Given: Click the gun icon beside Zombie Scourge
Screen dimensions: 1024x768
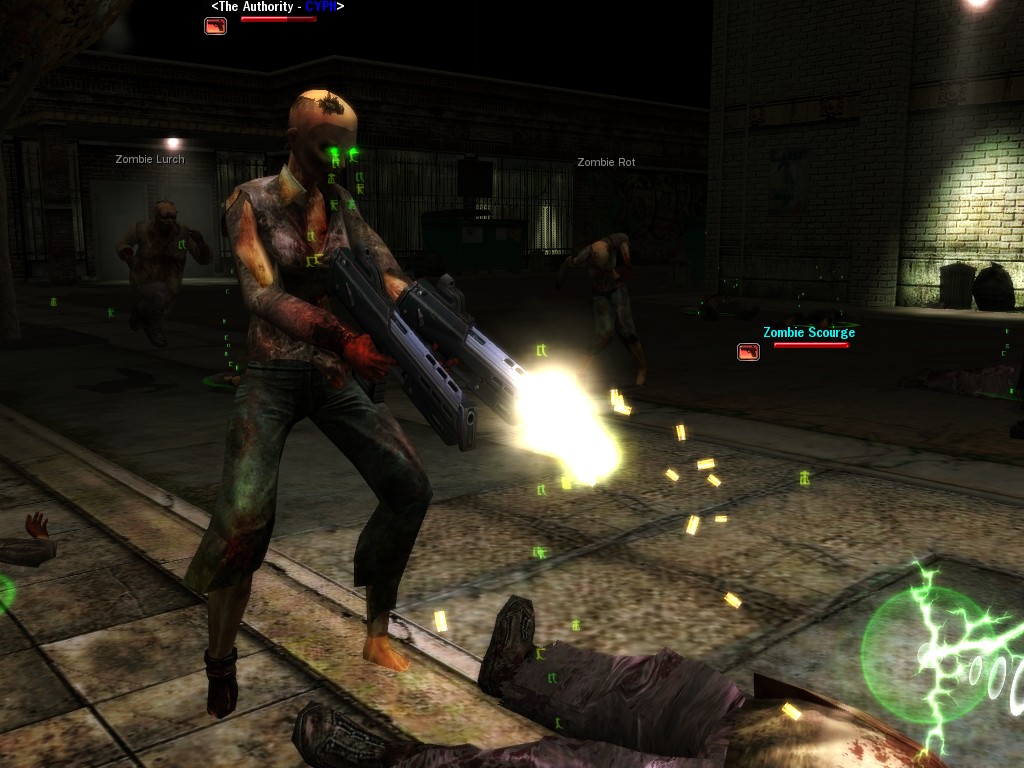Looking at the screenshot, I should [x=748, y=352].
